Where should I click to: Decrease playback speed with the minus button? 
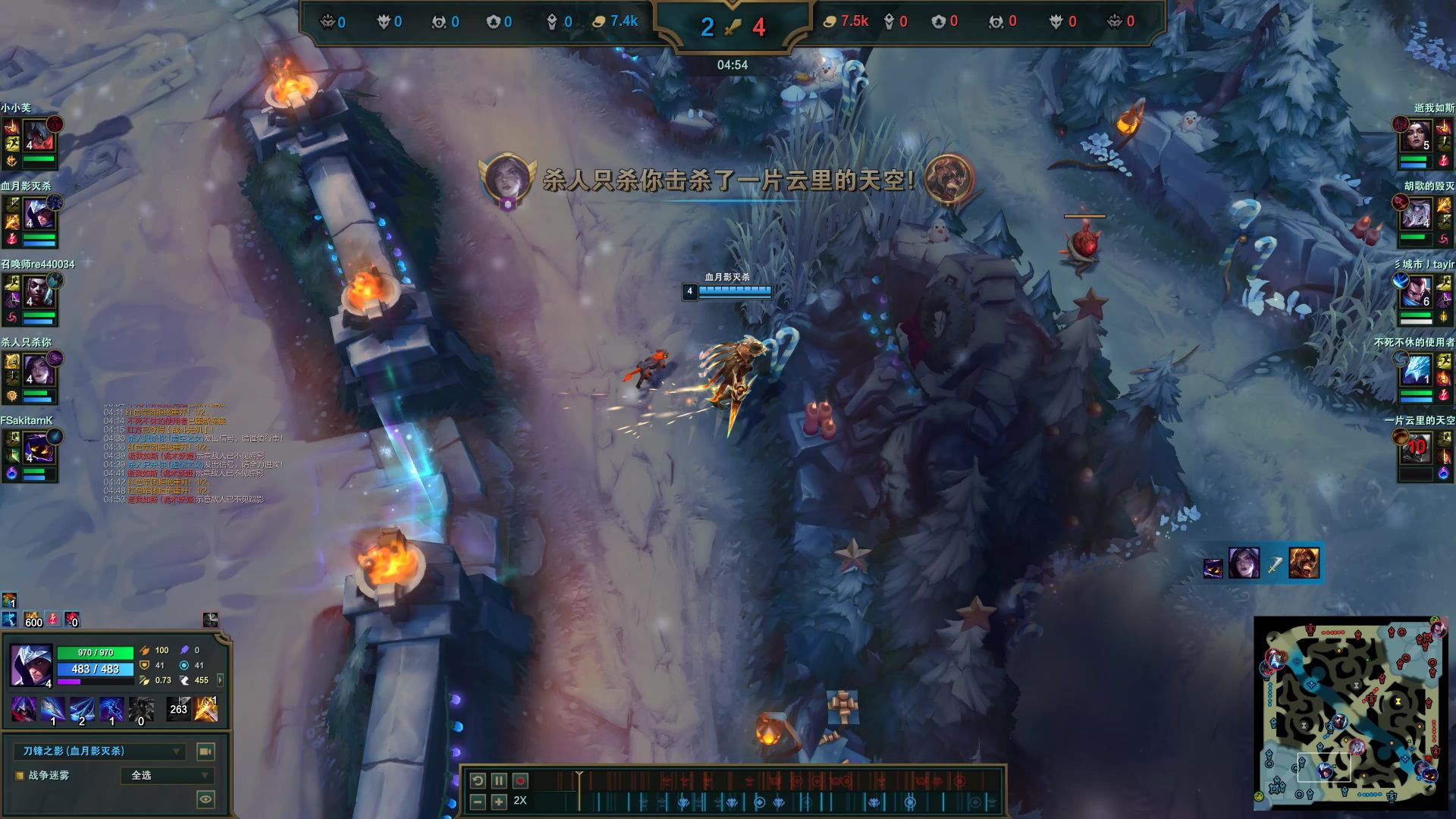coord(478,802)
